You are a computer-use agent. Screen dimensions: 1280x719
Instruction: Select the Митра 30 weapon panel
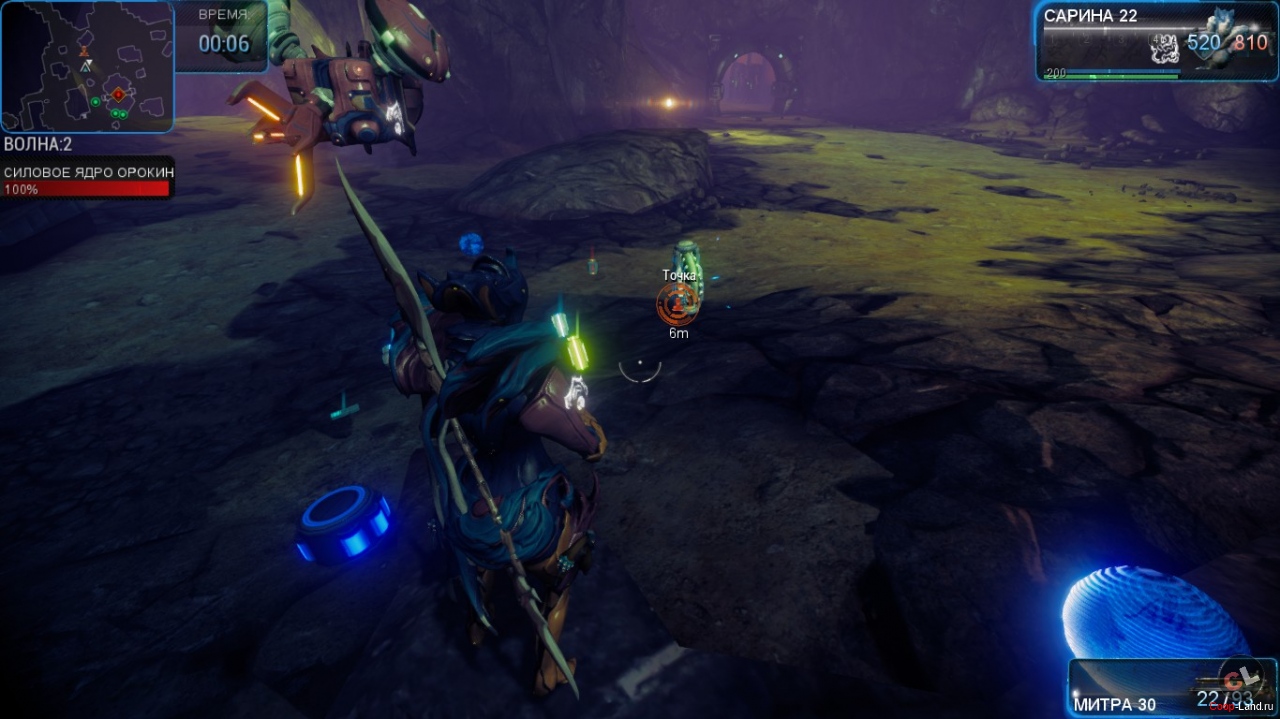point(1171,688)
